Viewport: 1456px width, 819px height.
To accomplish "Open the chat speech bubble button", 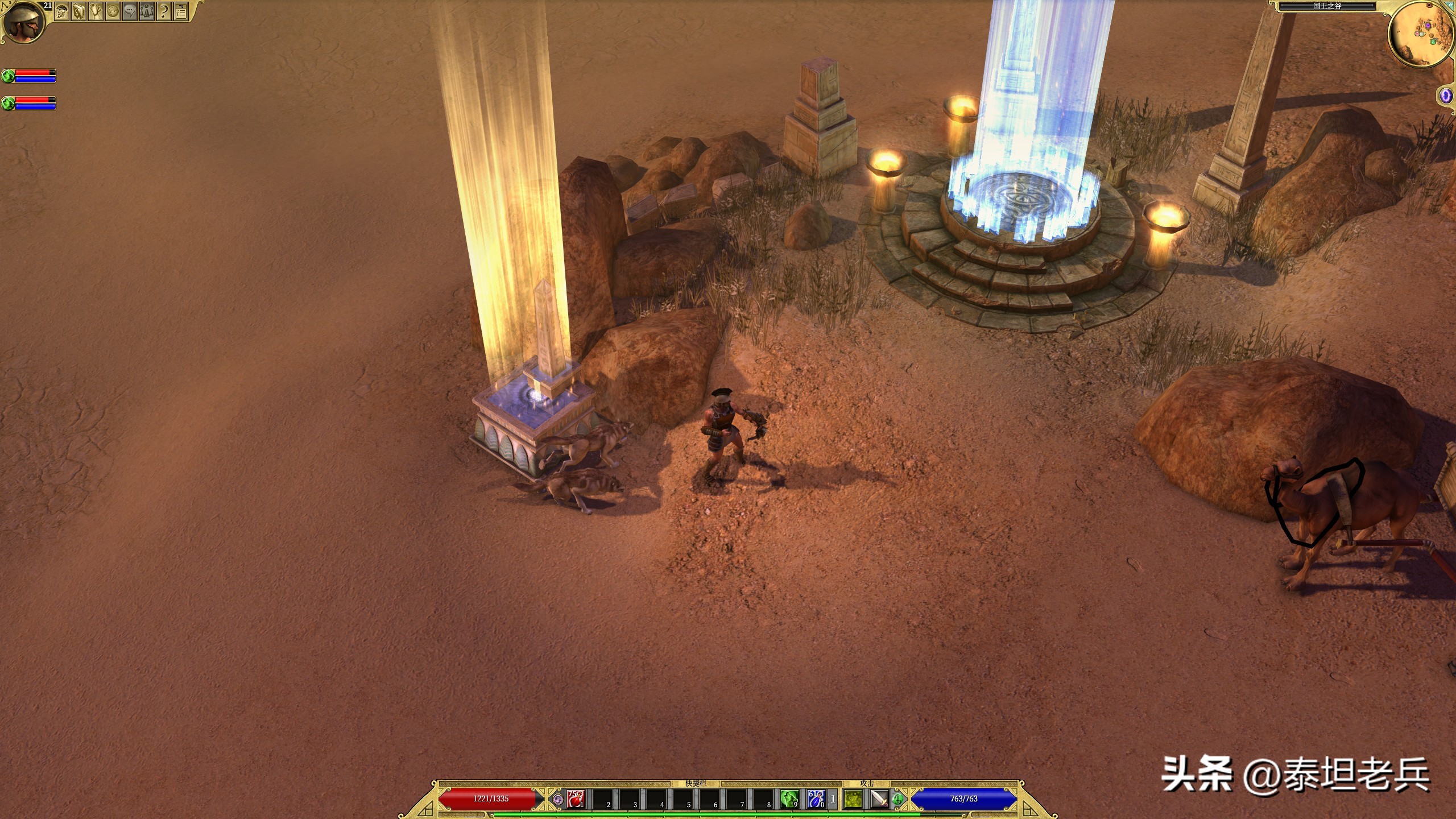I will 130,11.
